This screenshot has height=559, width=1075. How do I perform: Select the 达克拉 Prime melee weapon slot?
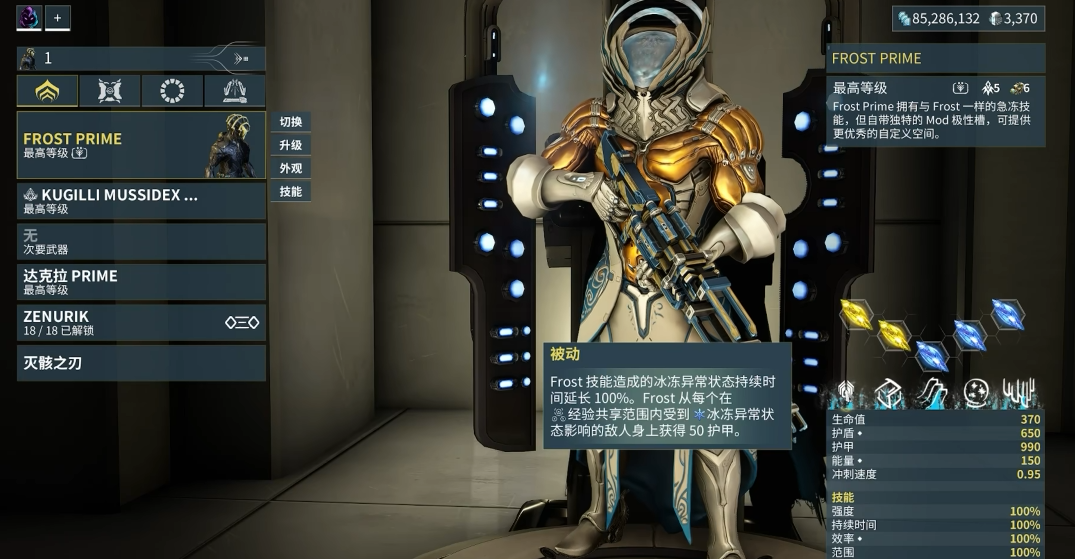click(x=141, y=282)
